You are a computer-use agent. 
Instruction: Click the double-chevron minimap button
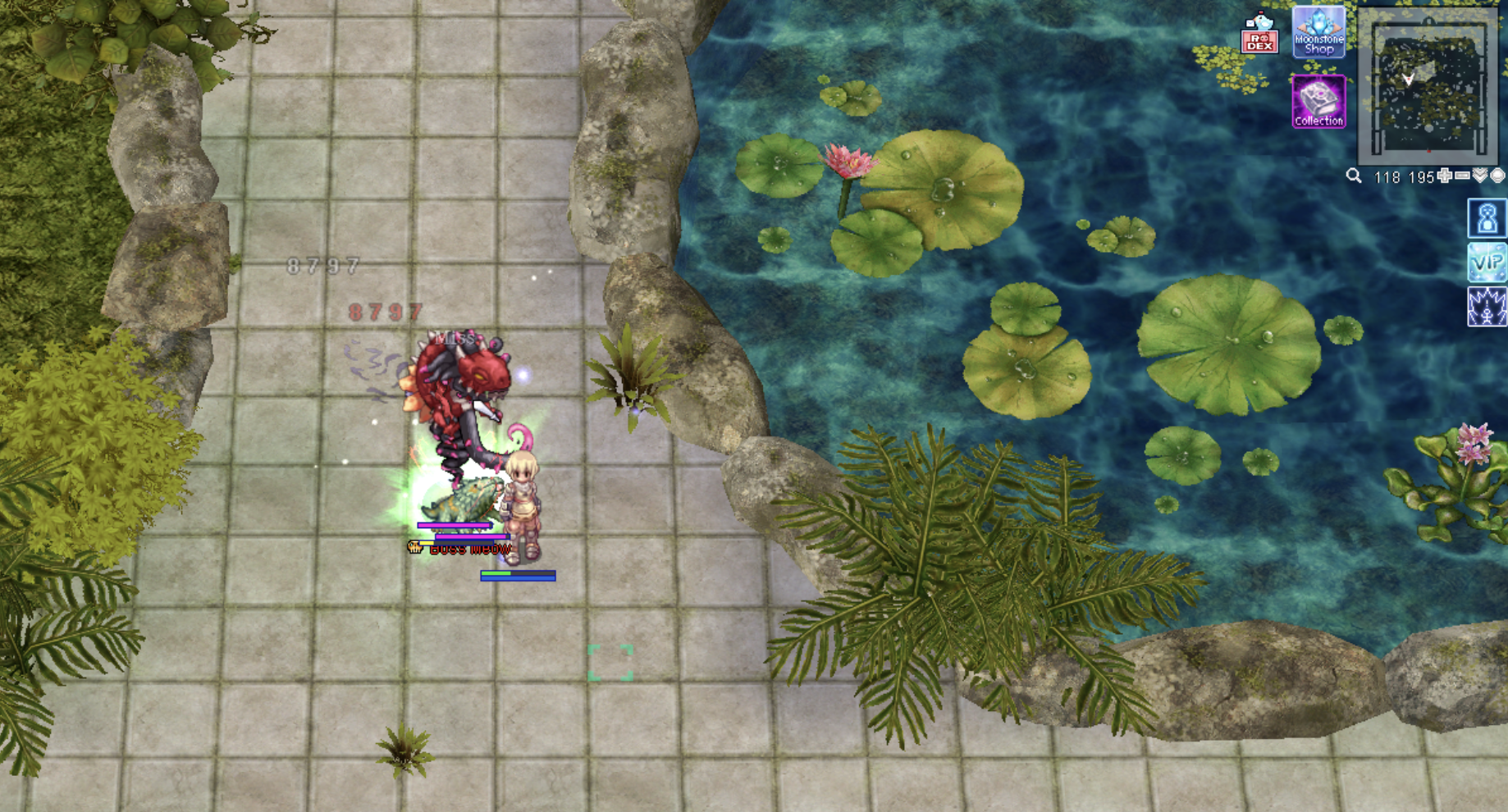click(x=1480, y=176)
